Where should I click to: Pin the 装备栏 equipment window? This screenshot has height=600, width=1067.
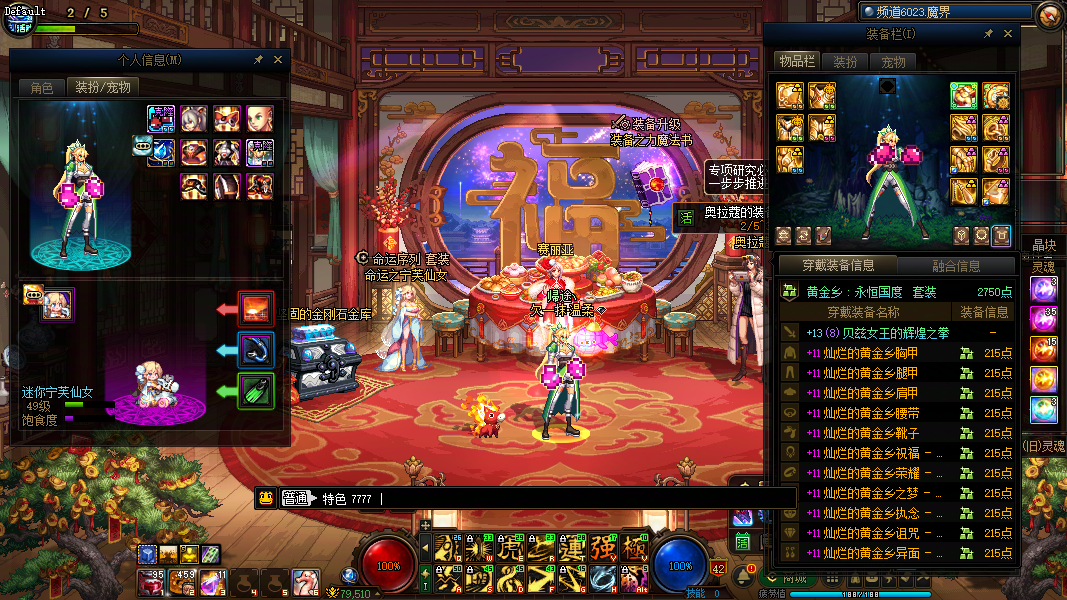click(988, 34)
